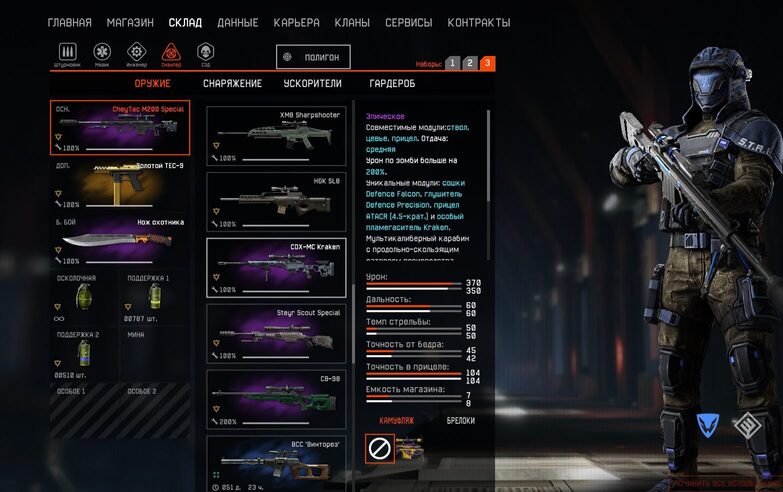
Task: Open the СНАРЯЖЕНИЕ tab
Action: [232, 84]
